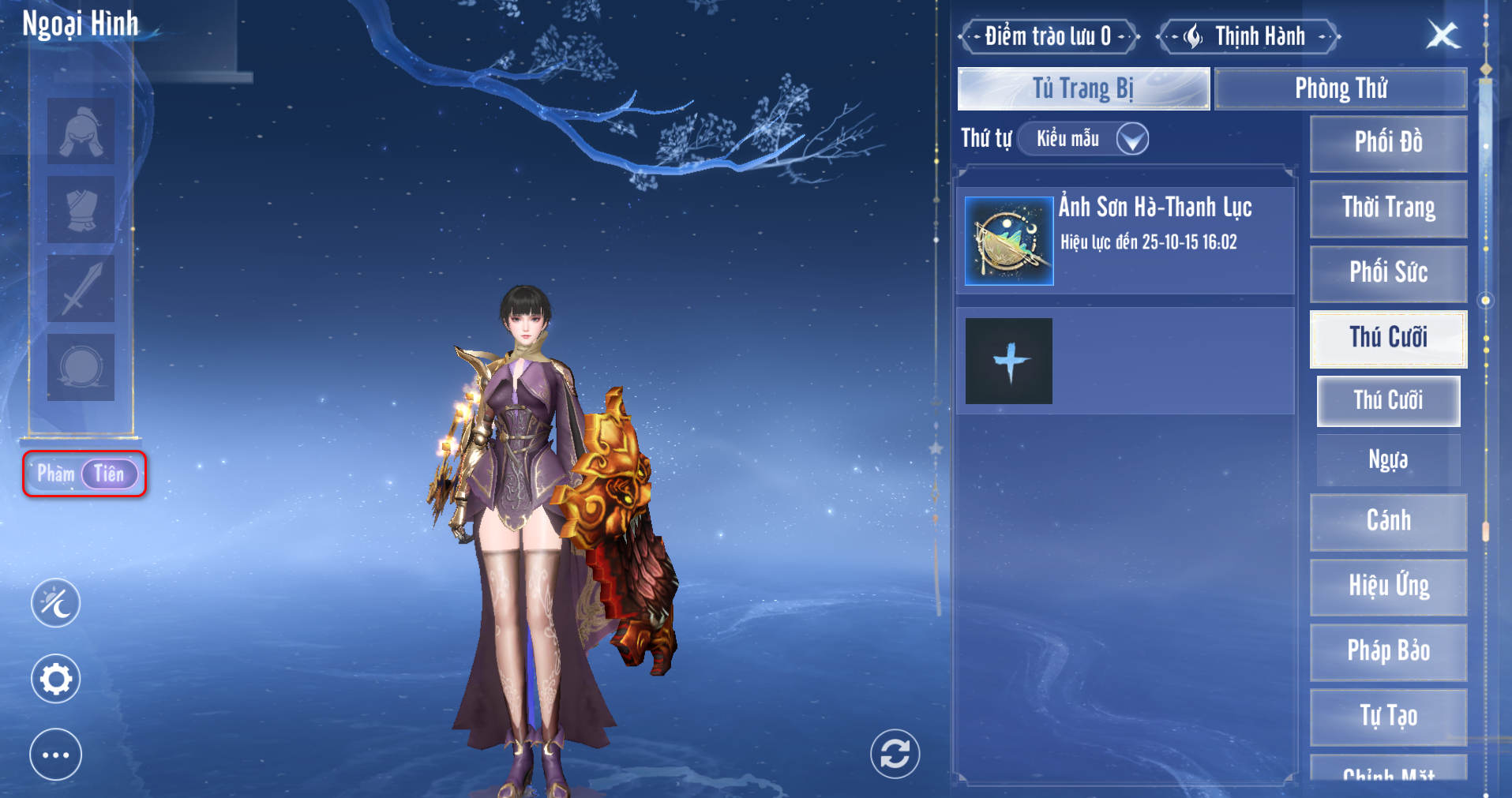Click the rotate refresh character button
This screenshot has width=1512, height=798.
click(x=895, y=754)
